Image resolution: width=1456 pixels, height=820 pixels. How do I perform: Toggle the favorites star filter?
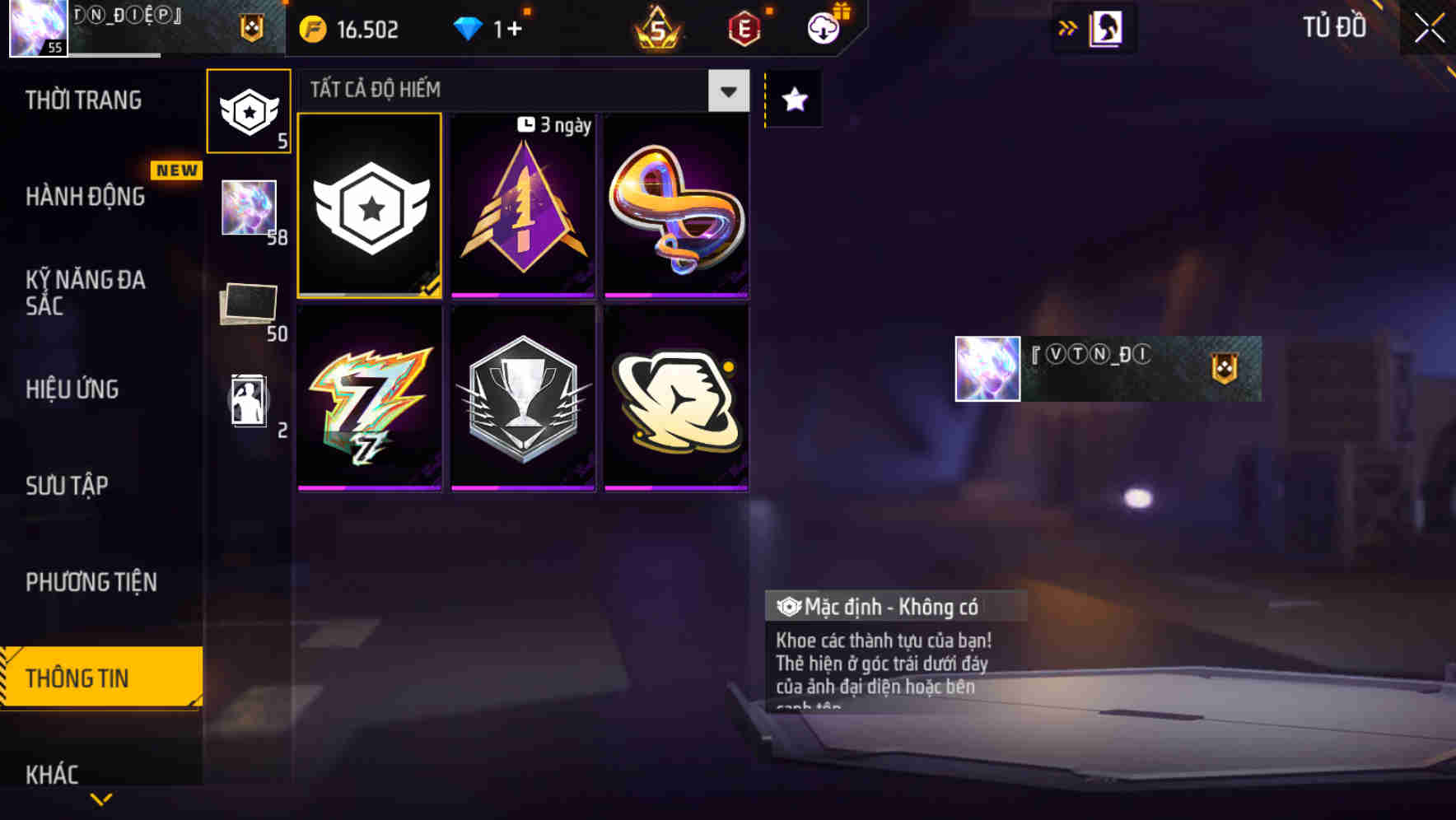click(x=793, y=100)
